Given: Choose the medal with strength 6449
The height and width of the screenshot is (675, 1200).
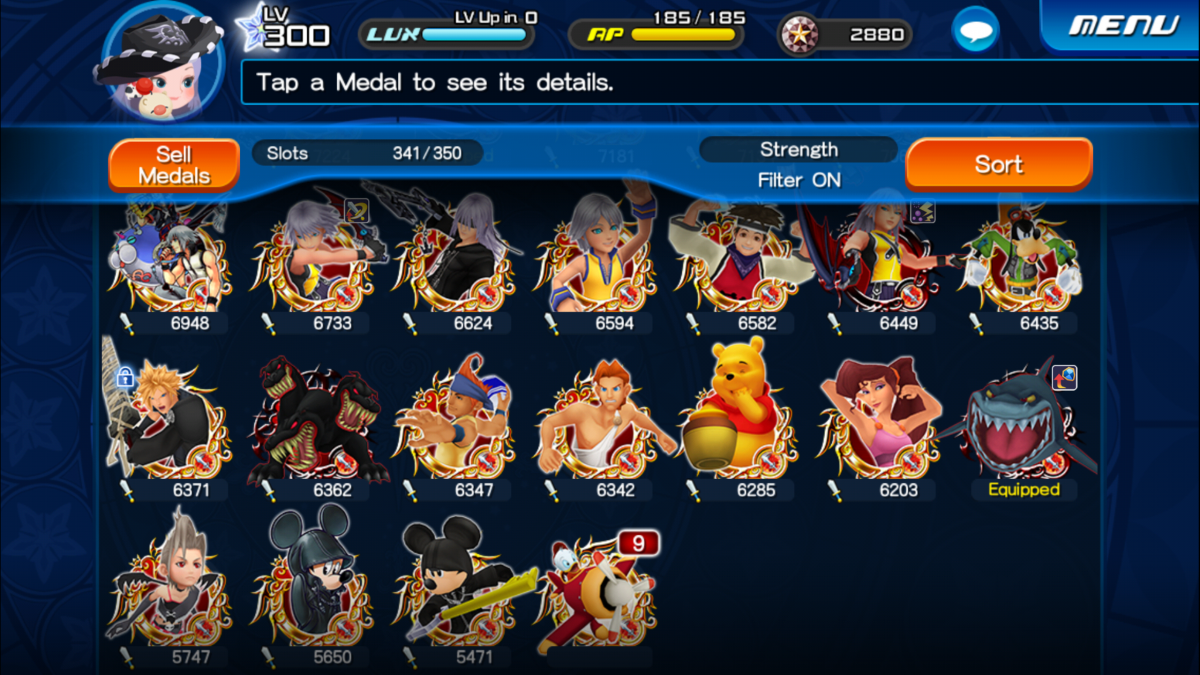Looking at the screenshot, I should (x=880, y=260).
